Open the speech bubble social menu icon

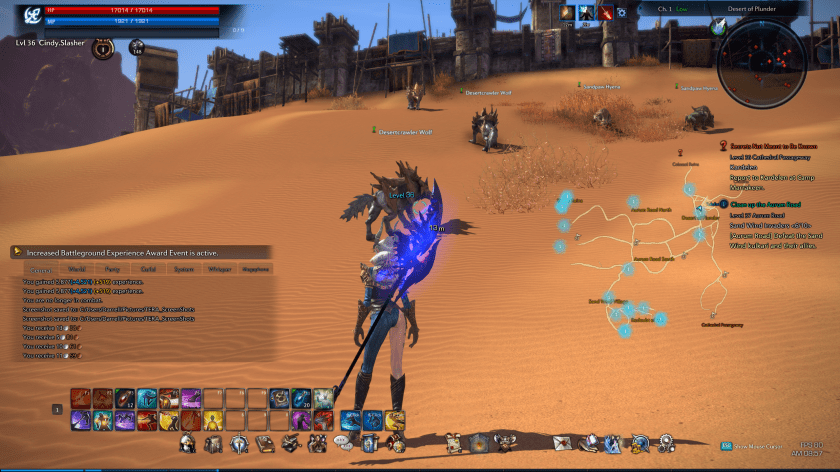tap(343, 442)
